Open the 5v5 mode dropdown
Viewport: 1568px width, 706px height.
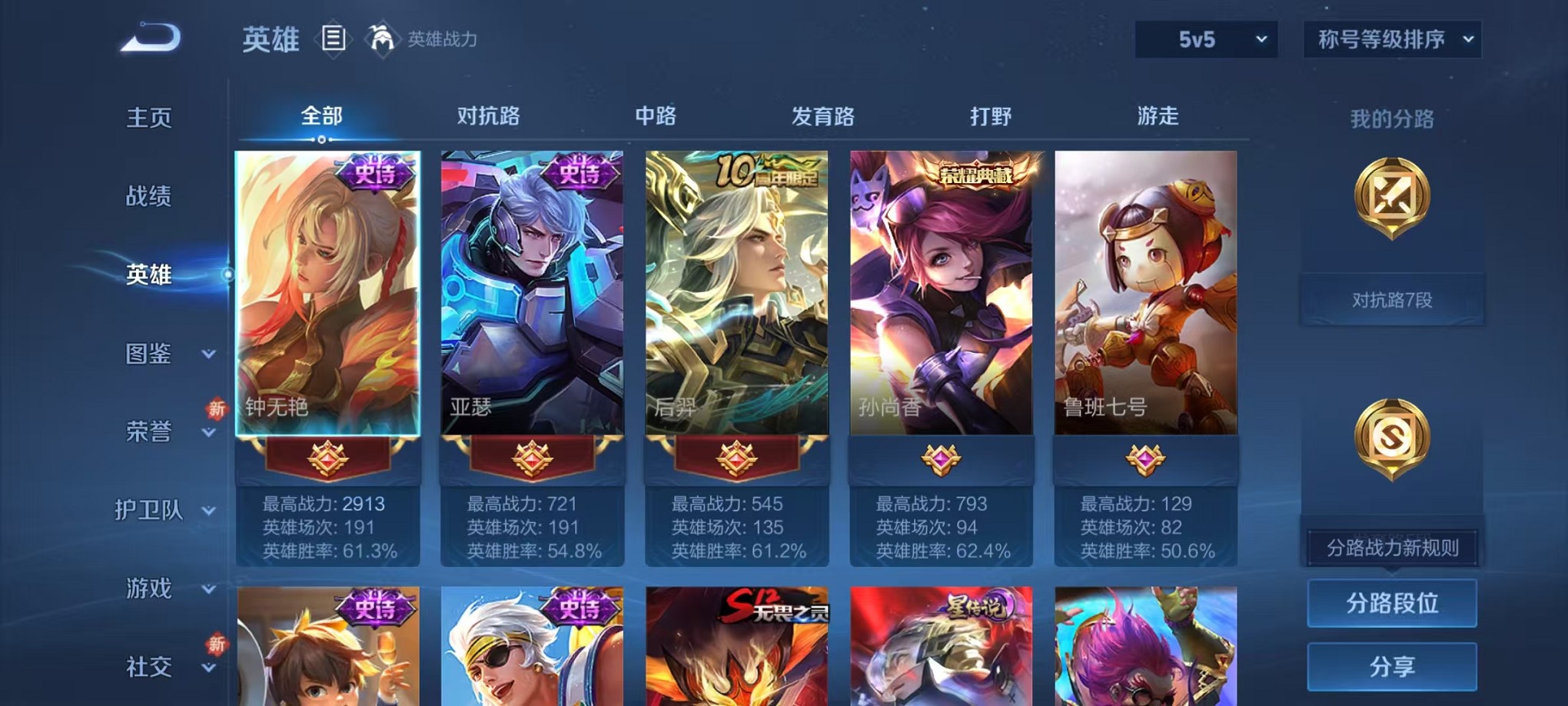(x=1205, y=38)
